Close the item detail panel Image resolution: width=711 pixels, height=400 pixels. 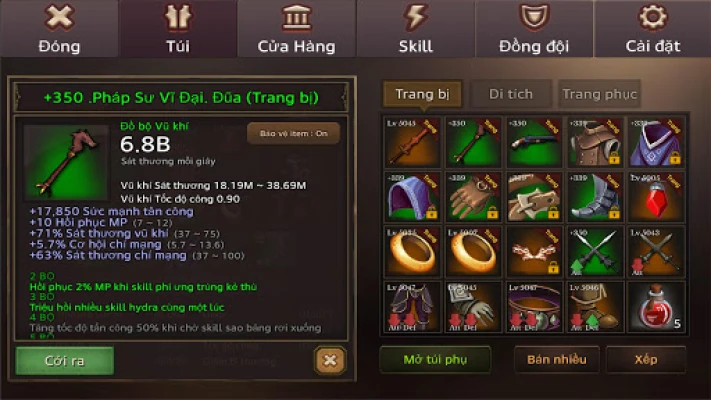coord(329,360)
